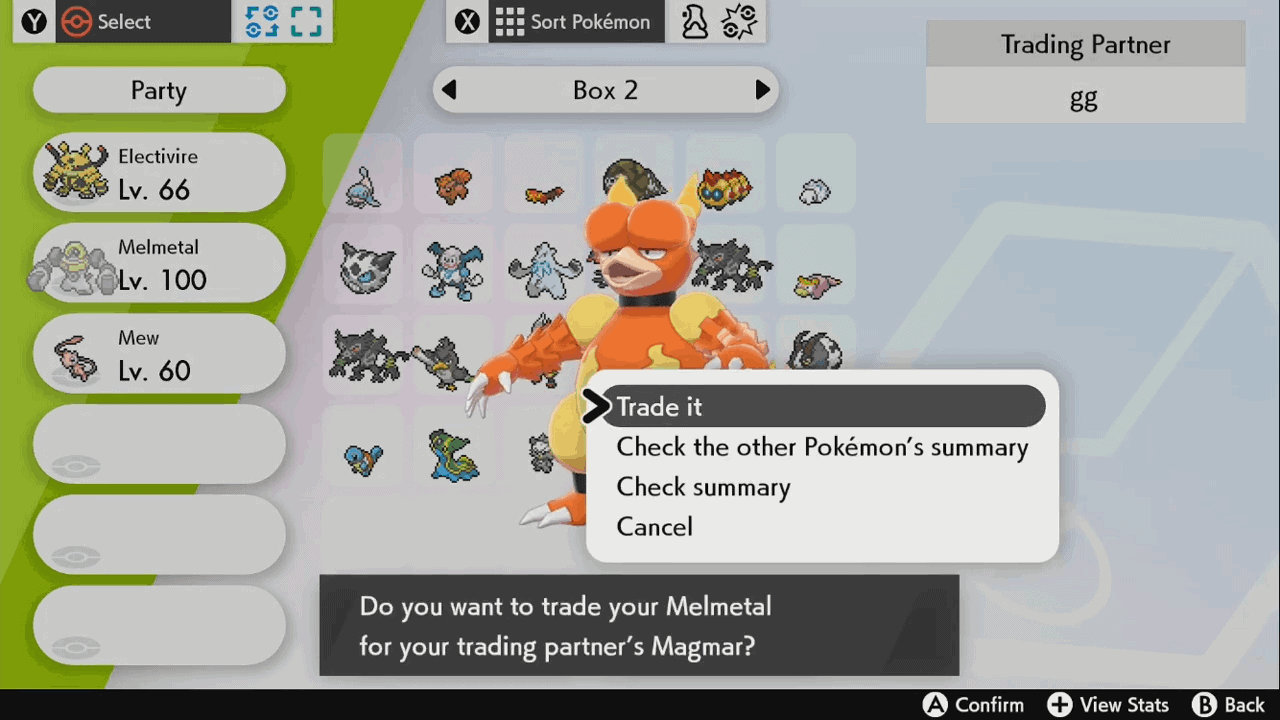
Task: Click the grid icon beside Sort Pokémon
Action: pos(510,21)
